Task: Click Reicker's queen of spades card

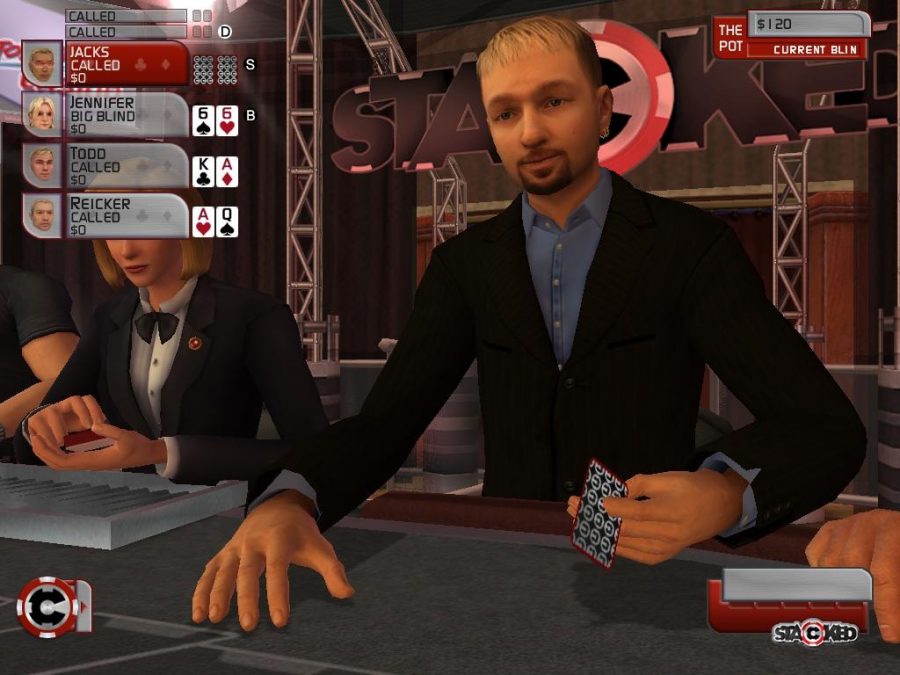Action: tap(227, 221)
